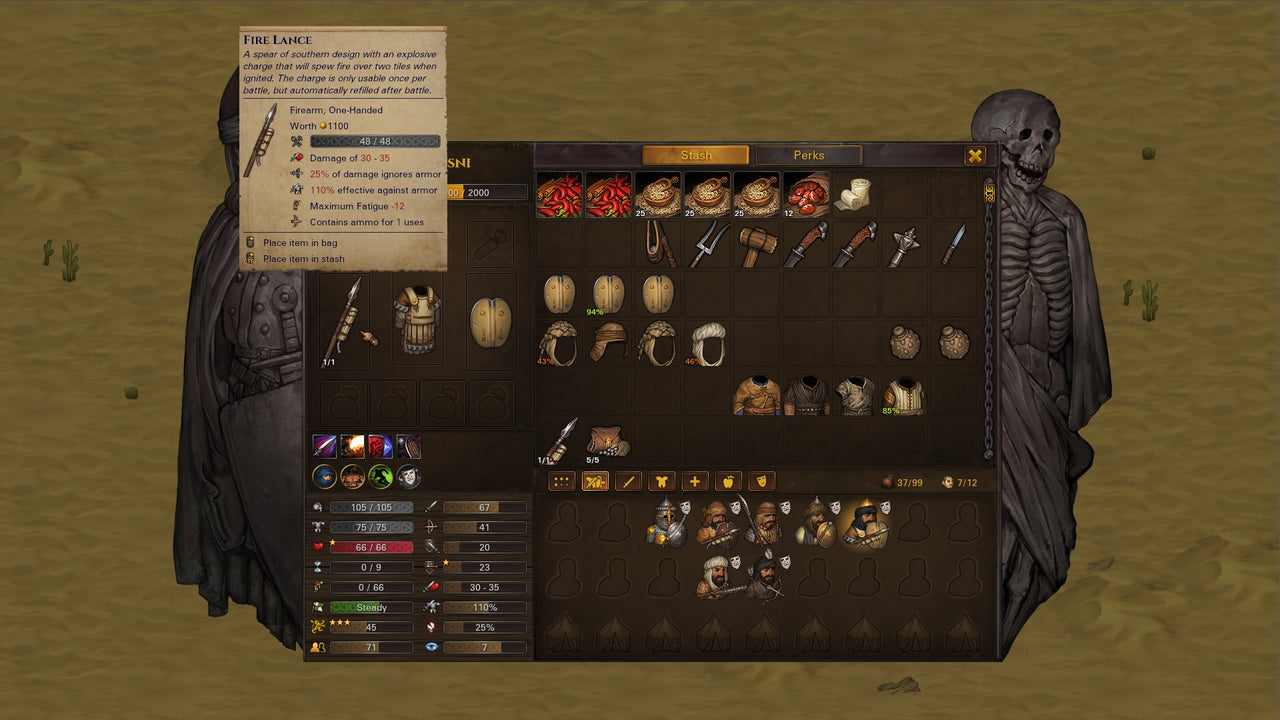Filter the stash by armor

661,482
